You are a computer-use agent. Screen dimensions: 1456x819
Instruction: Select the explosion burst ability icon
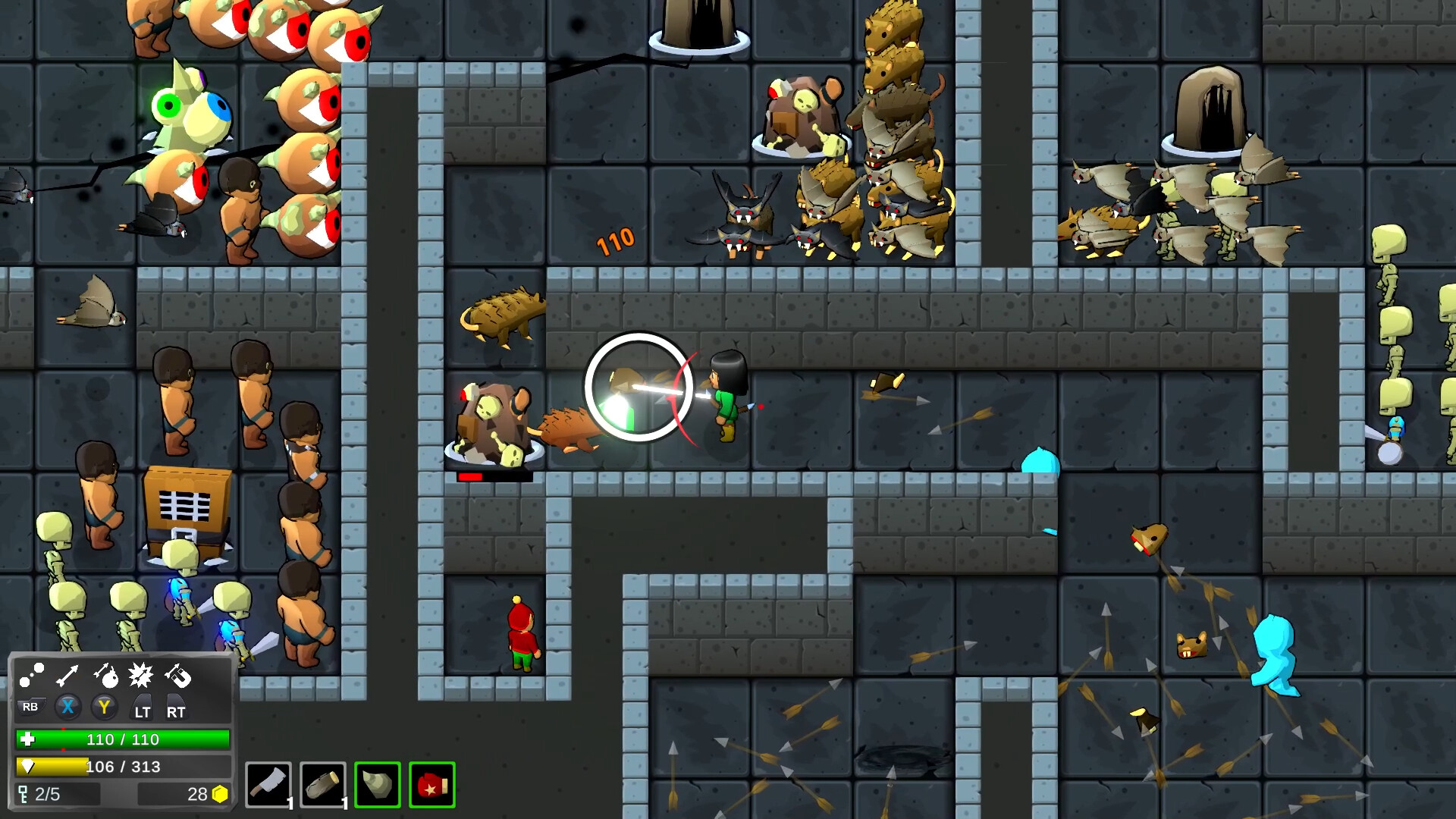(142, 674)
